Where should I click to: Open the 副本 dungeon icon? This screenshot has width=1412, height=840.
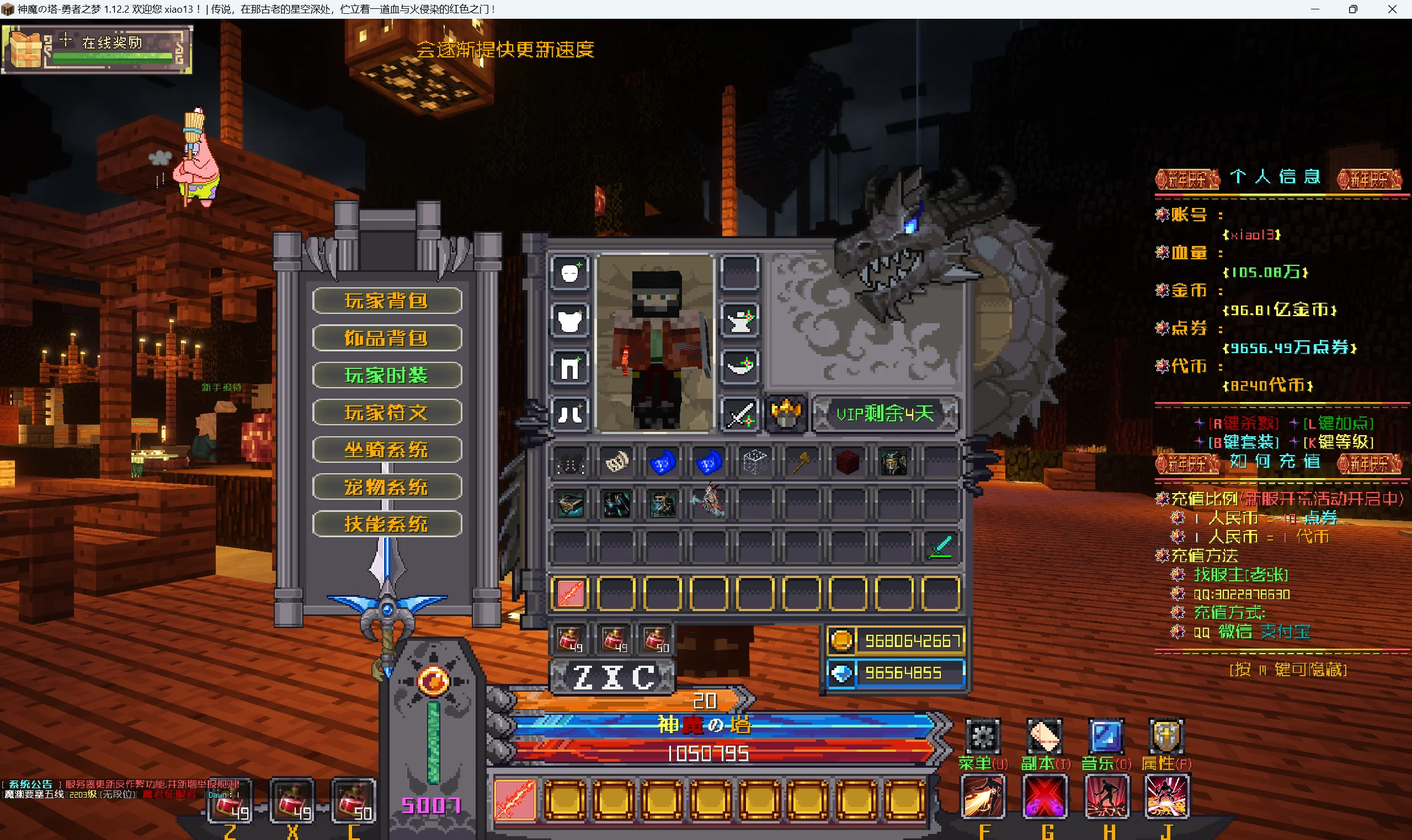point(1045,737)
